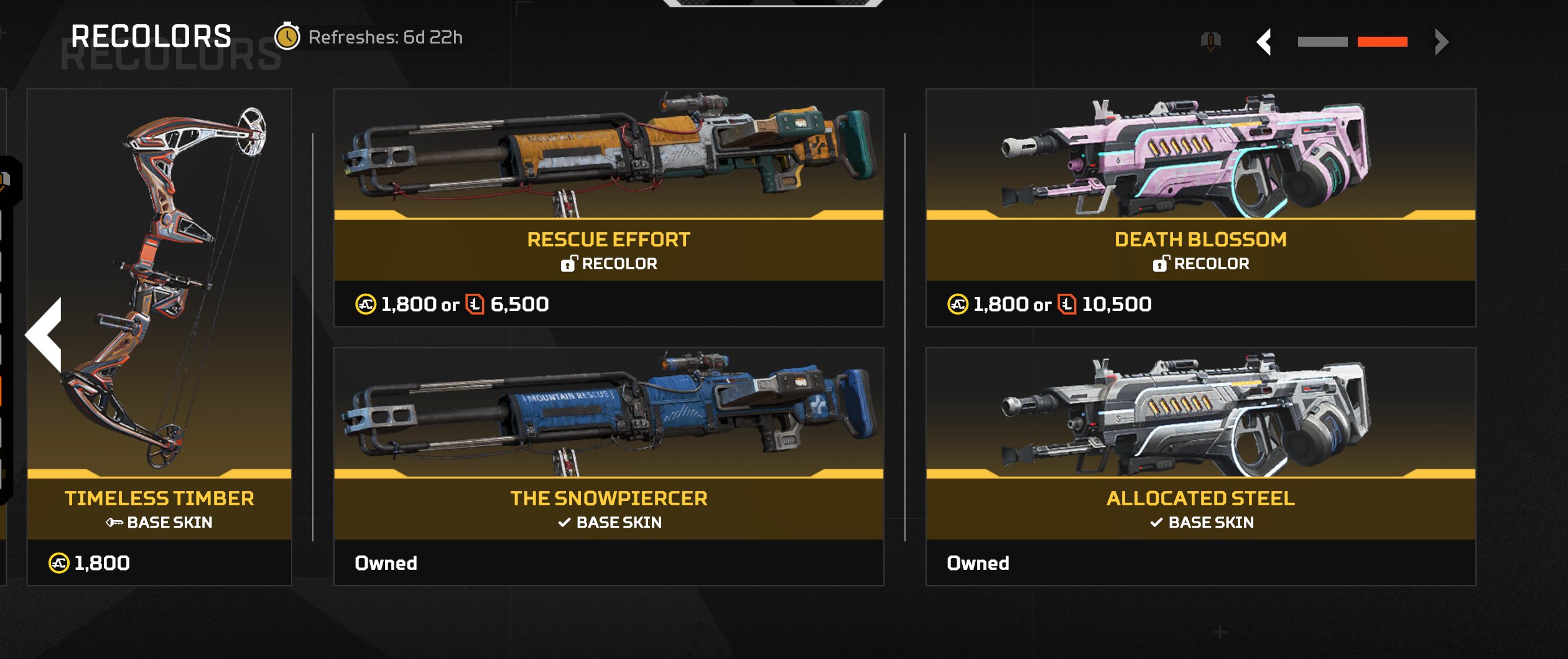
Task: Advance to next page with top-right arrow
Action: [1442, 42]
